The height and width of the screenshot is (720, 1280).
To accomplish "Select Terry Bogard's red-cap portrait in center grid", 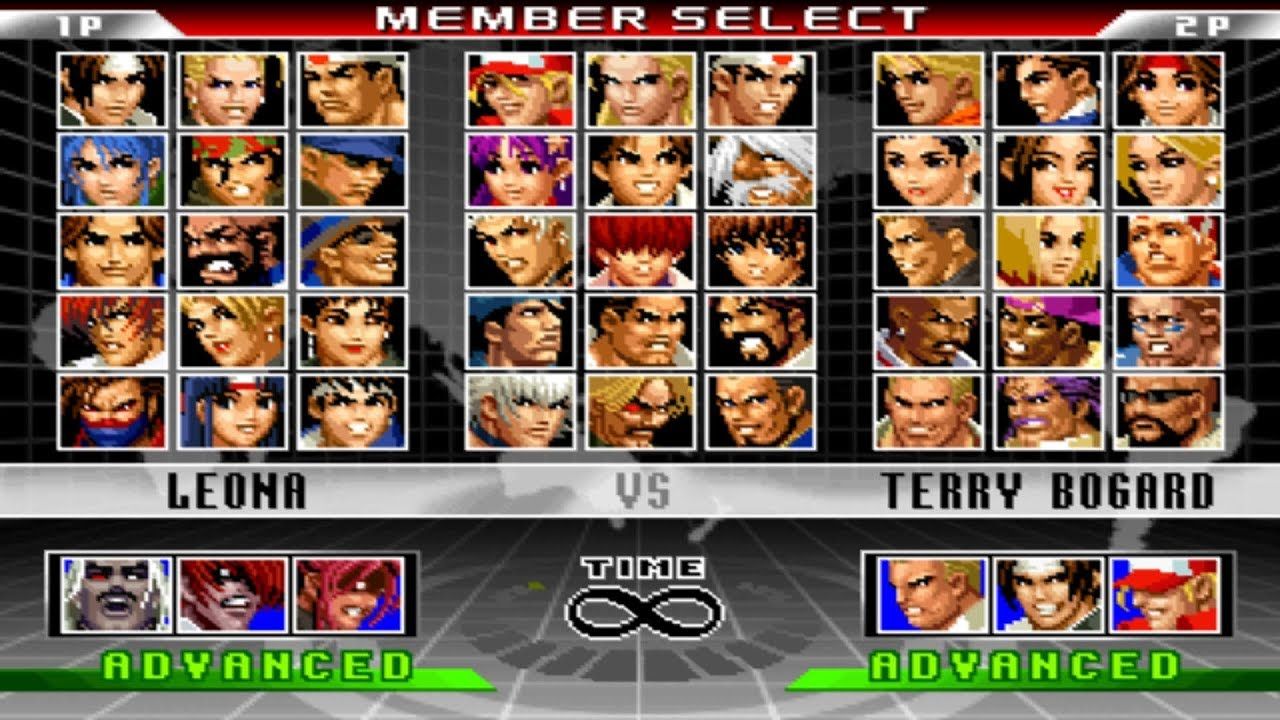I will [520, 92].
